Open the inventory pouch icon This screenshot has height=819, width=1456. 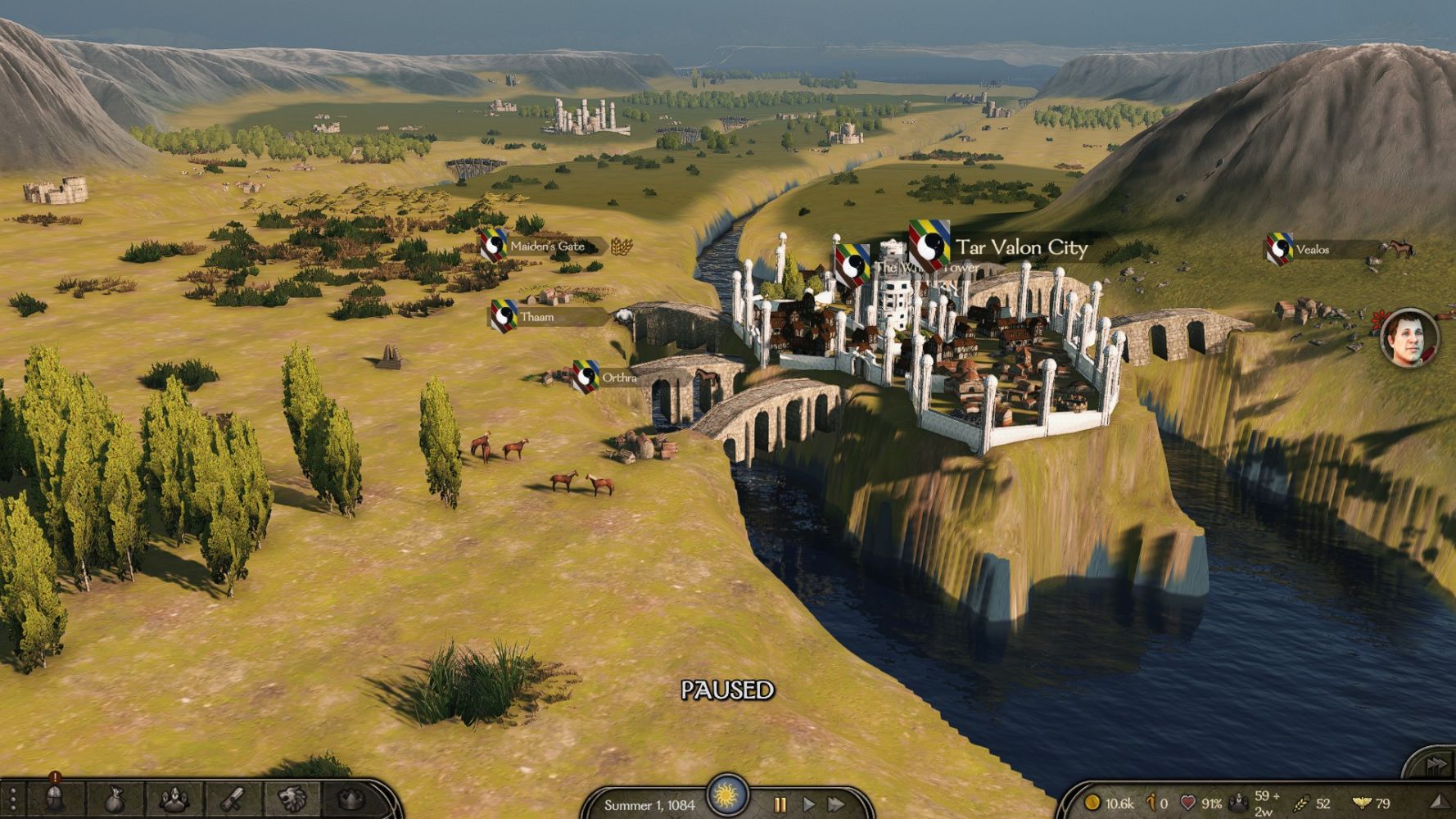(114, 799)
